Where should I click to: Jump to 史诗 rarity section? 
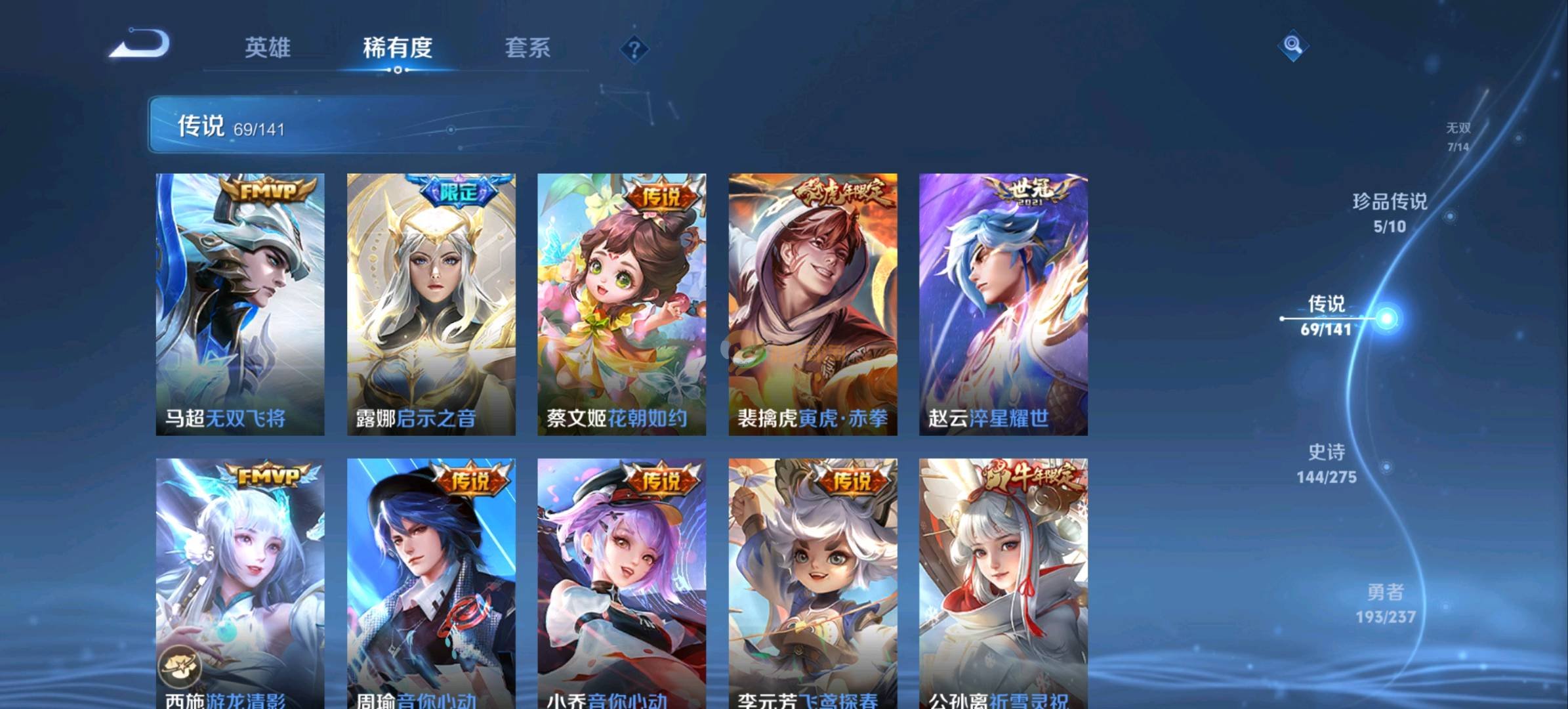click(1326, 463)
